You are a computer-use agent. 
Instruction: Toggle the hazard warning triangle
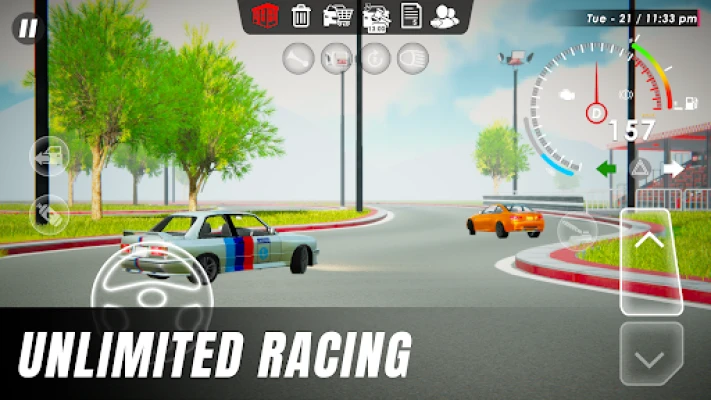click(640, 167)
